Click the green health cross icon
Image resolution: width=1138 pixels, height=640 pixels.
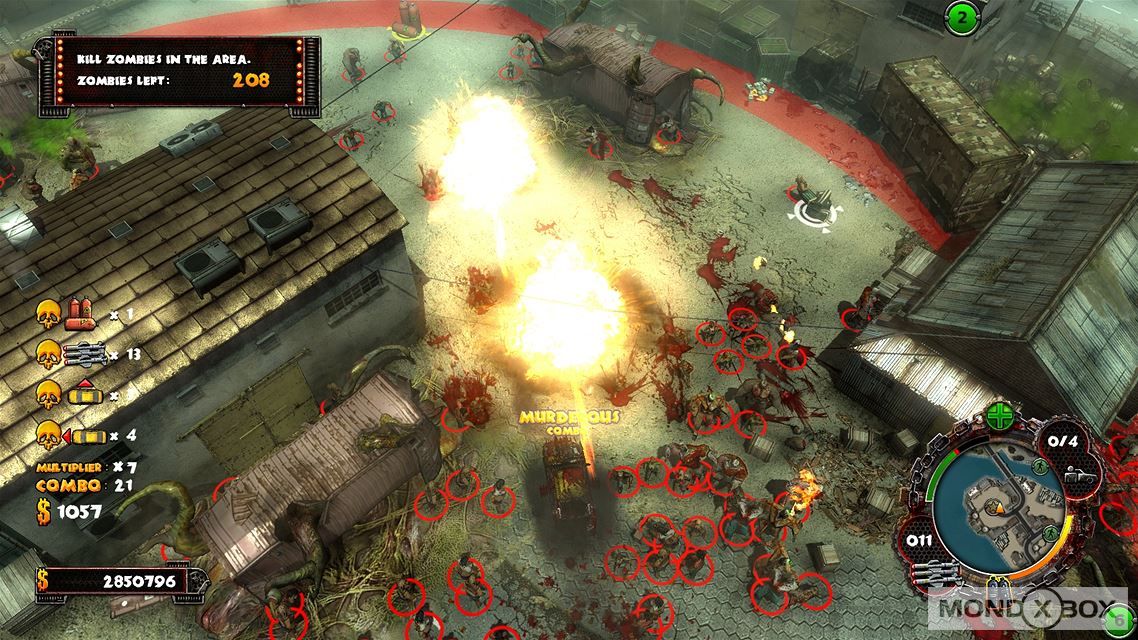click(999, 417)
